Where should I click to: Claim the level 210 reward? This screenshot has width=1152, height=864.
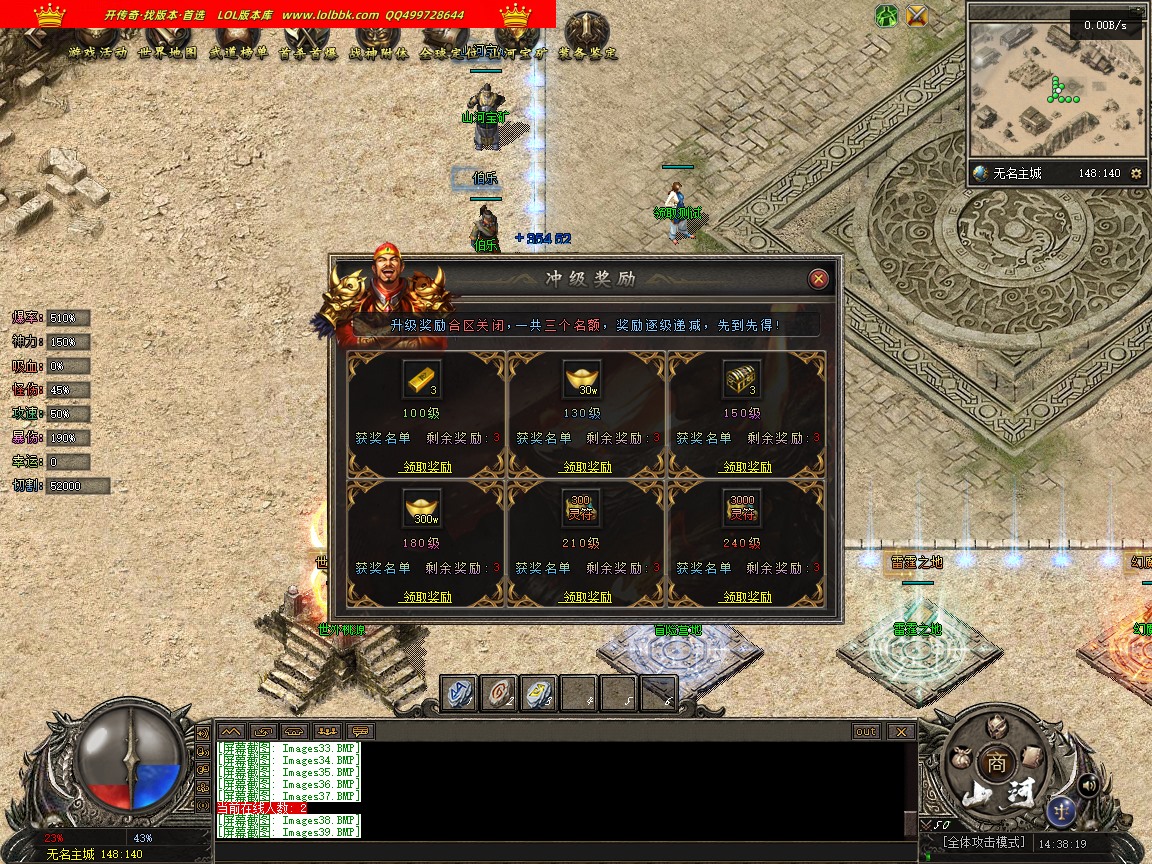(x=587, y=597)
